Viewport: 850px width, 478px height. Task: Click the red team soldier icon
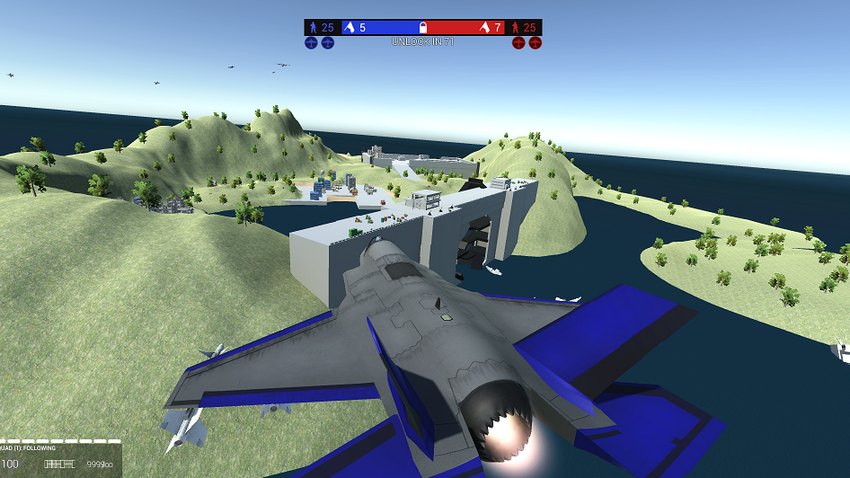[x=516, y=27]
